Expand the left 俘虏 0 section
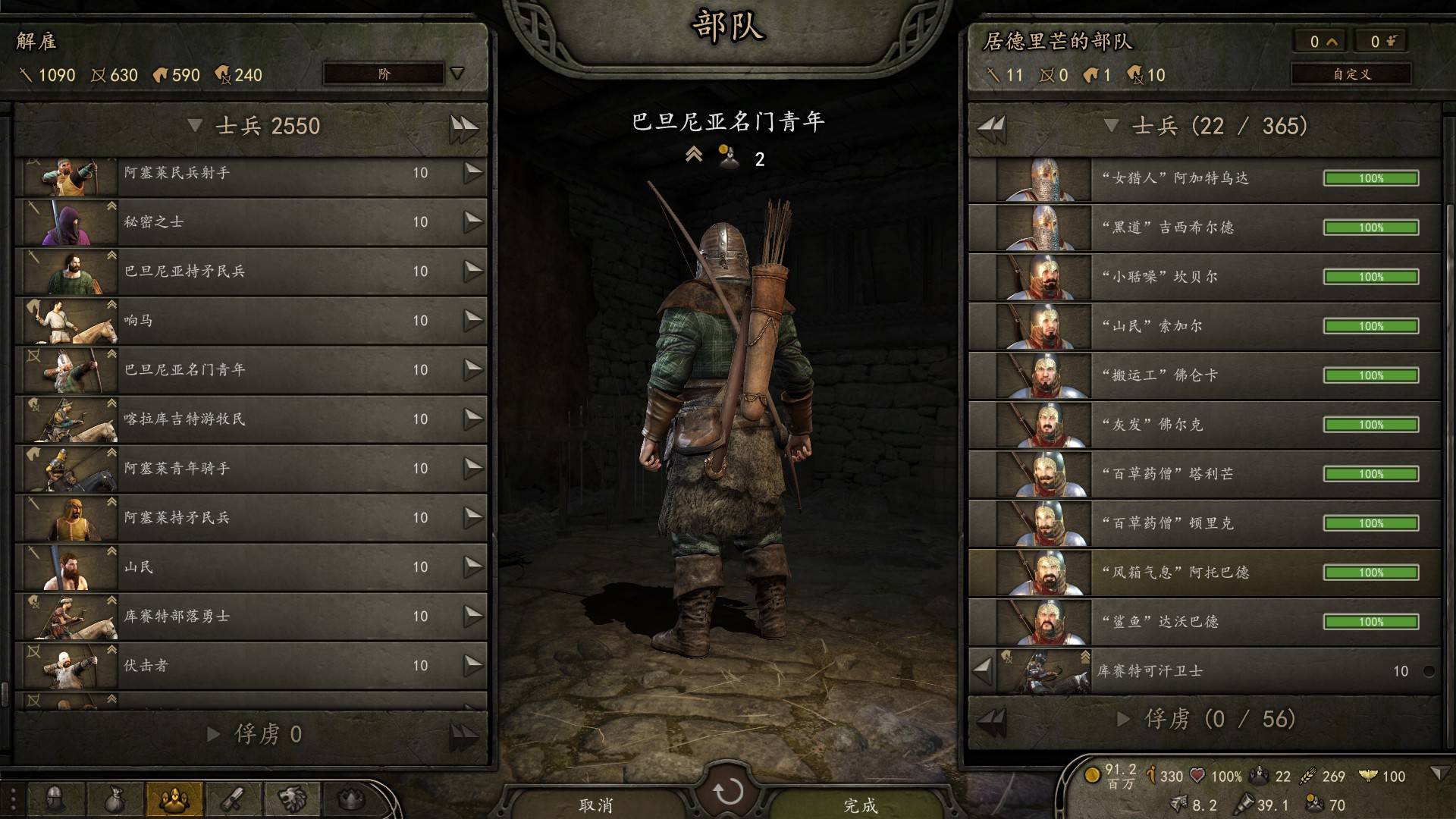The height and width of the screenshot is (819, 1456). (214, 734)
